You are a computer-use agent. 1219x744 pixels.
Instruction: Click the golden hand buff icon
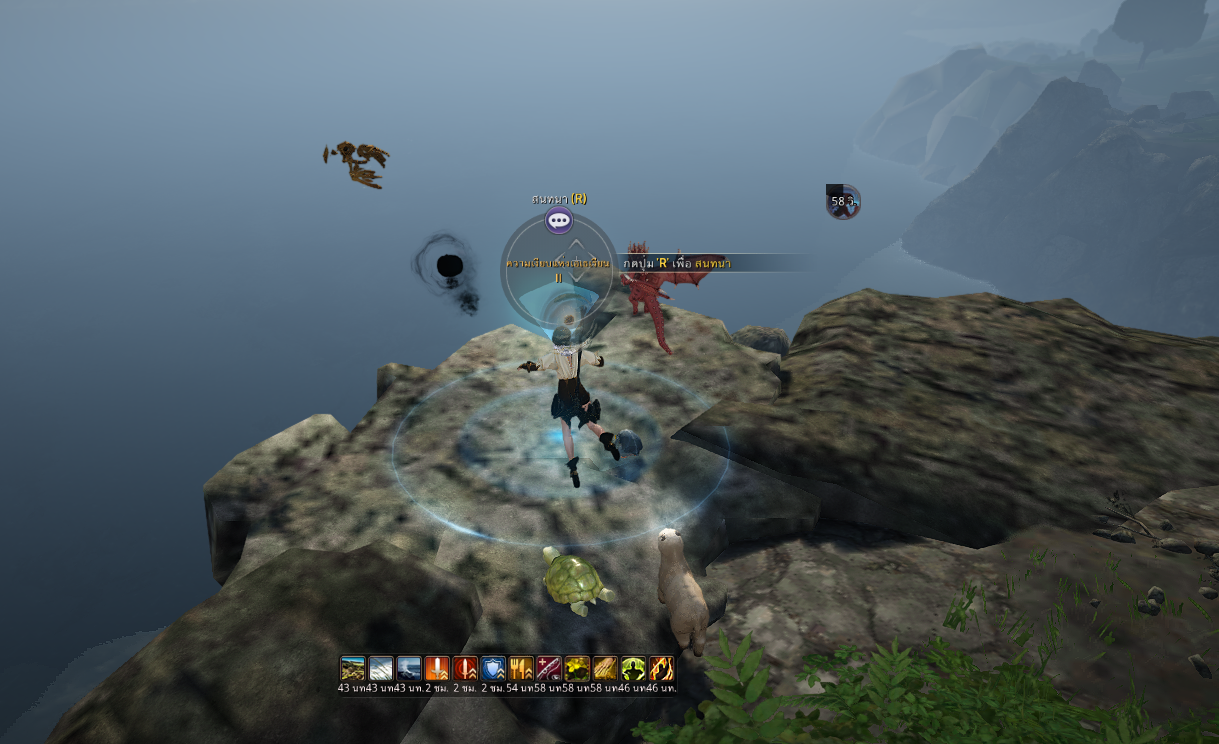pyautogui.click(x=605, y=668)
